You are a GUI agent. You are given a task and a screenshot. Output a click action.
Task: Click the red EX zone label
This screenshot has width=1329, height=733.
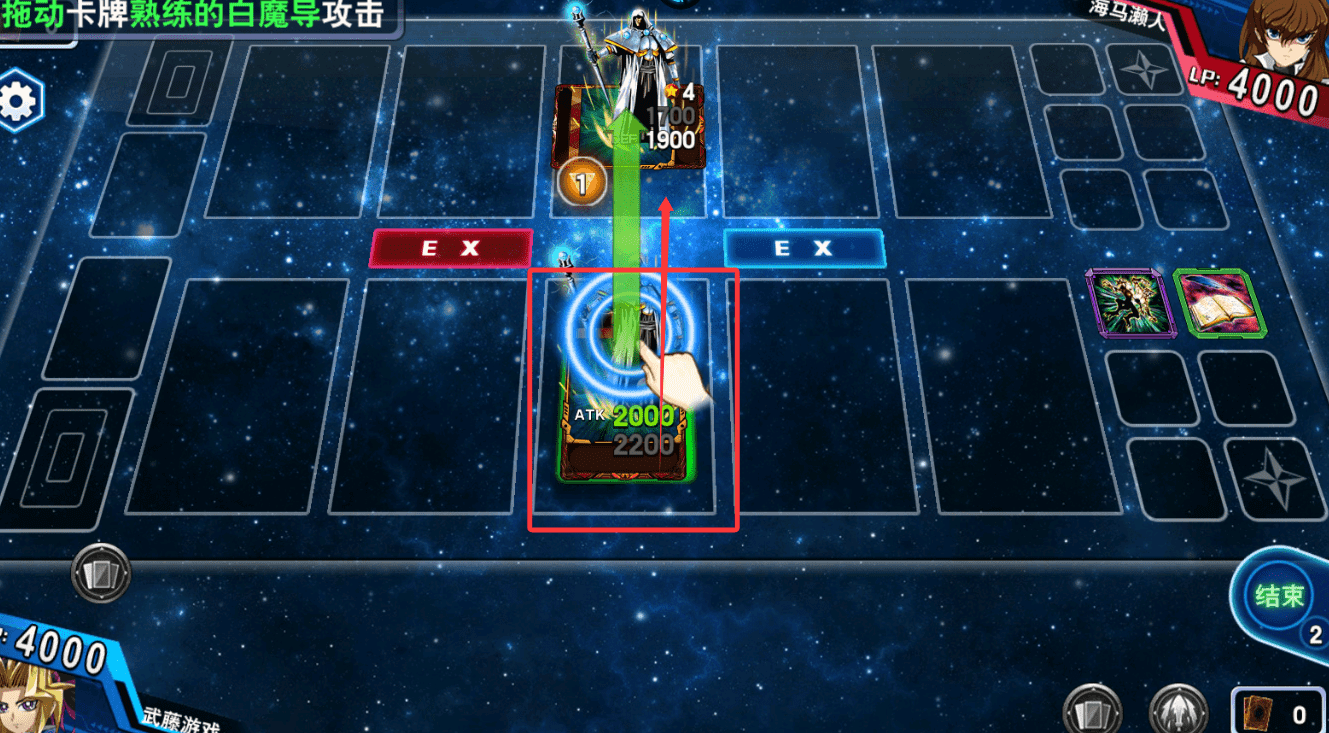[450, 248]
